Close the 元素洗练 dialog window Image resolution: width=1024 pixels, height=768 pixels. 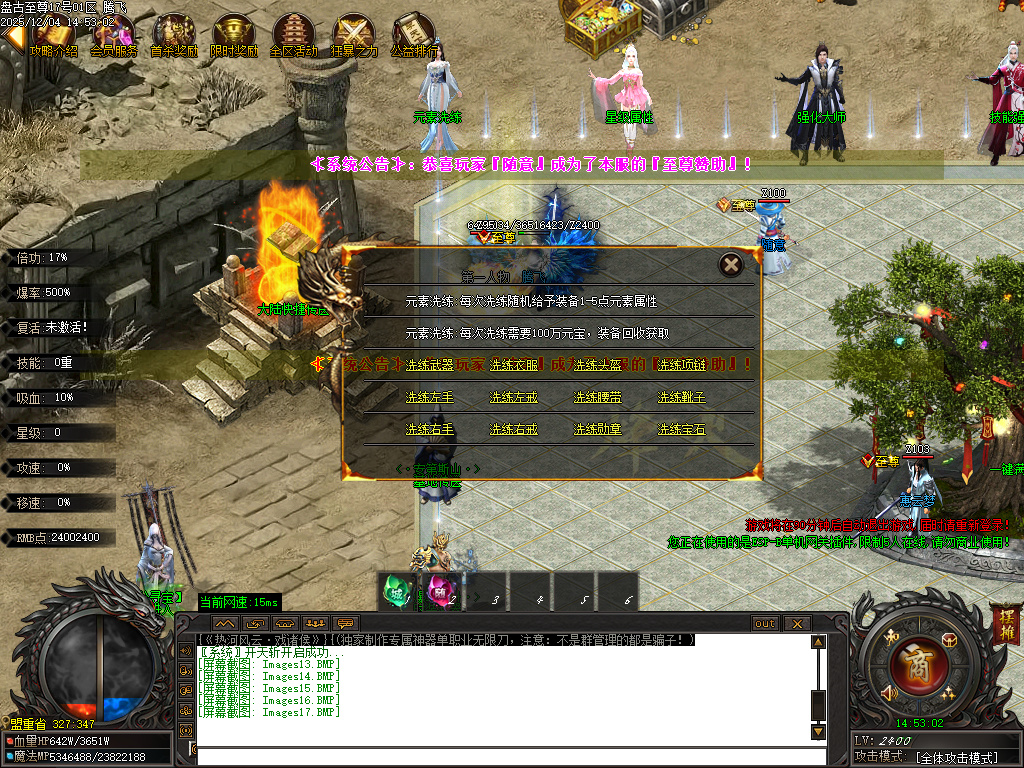tap(732, 265)
